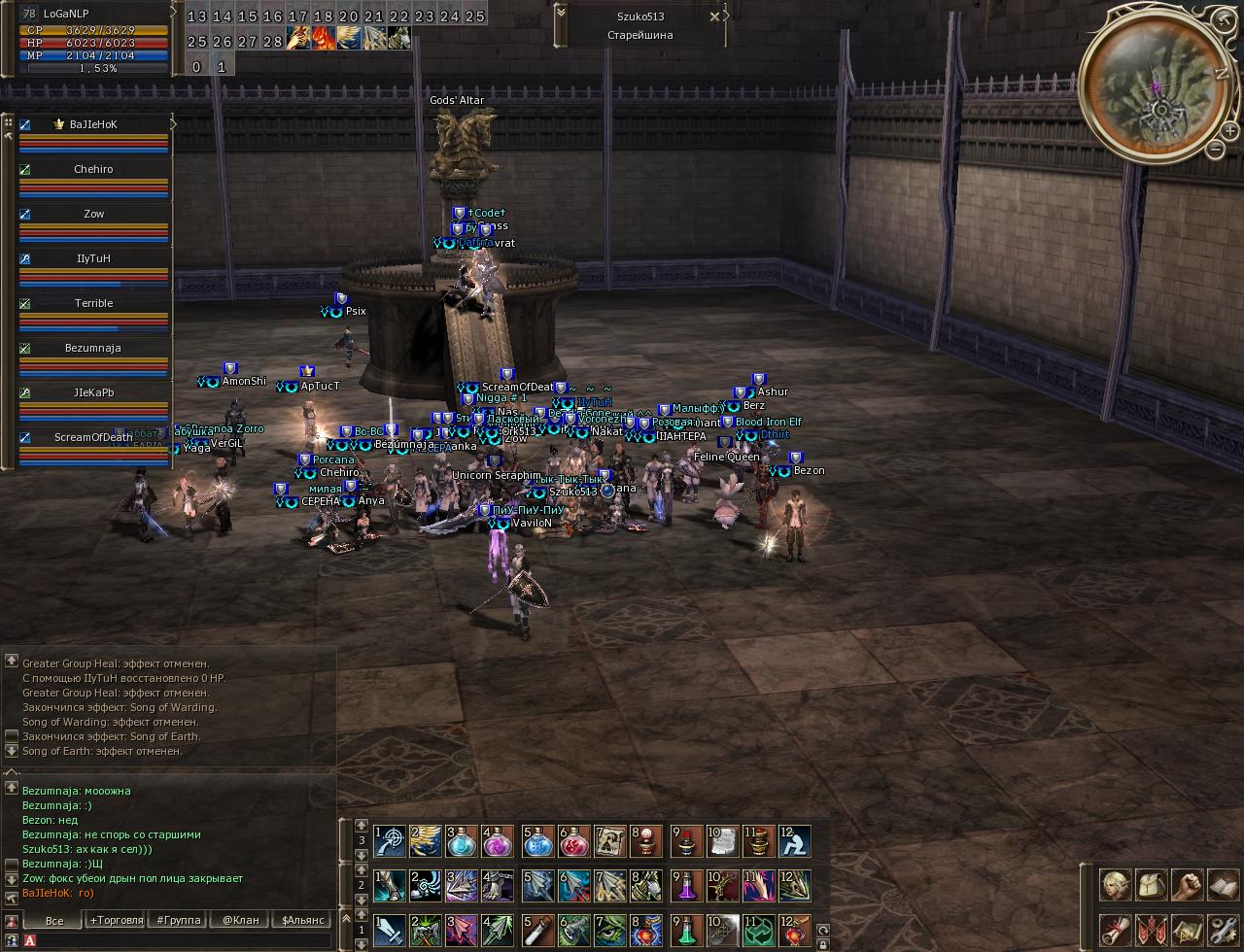Select the Все chat tab
Image resolution: width=1244 pixels, height=952 pixels.
[x=54, y=920]
